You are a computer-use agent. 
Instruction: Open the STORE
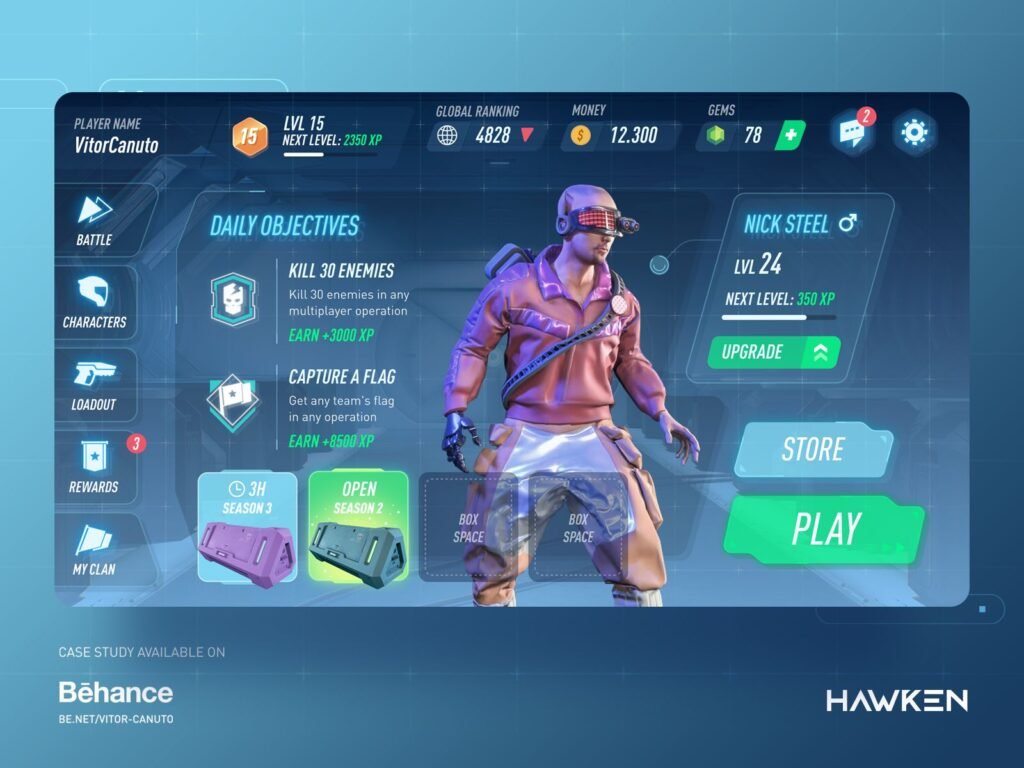coord(812,450)
